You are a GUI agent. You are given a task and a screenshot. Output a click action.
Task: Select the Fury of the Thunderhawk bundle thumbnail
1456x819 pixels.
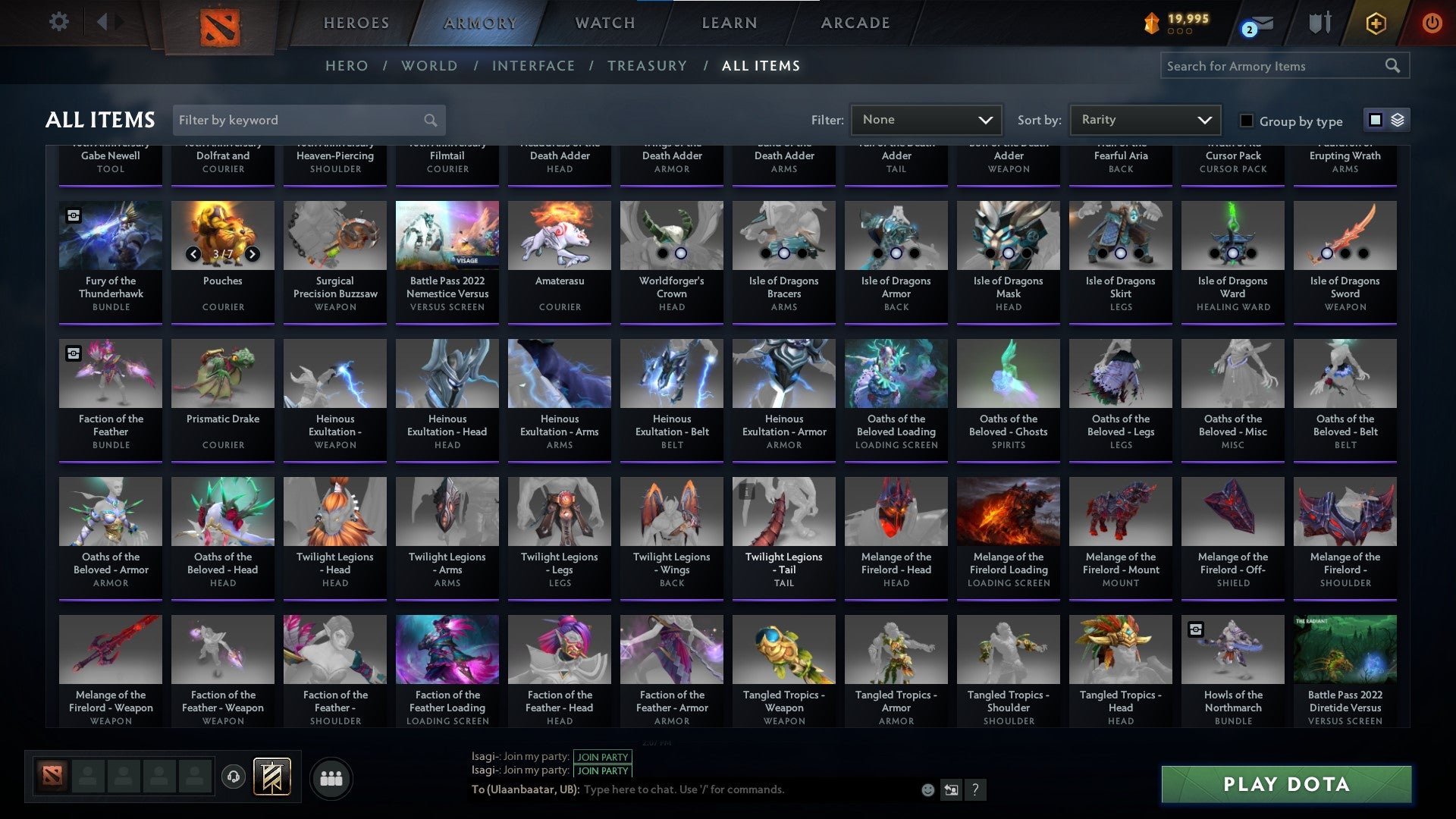[110, 235]
